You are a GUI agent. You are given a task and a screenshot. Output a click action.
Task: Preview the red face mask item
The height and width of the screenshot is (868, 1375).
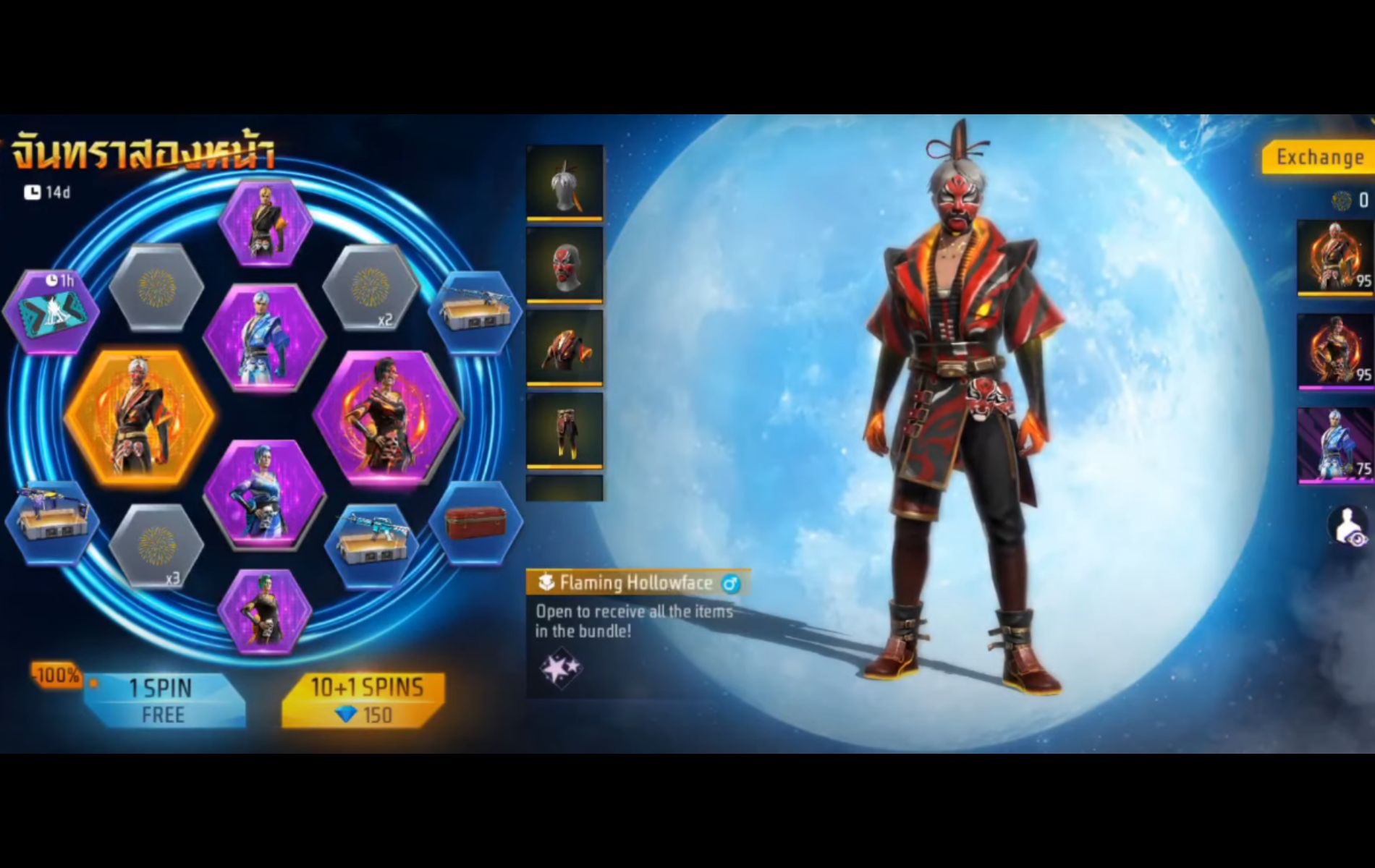[564, 265]
